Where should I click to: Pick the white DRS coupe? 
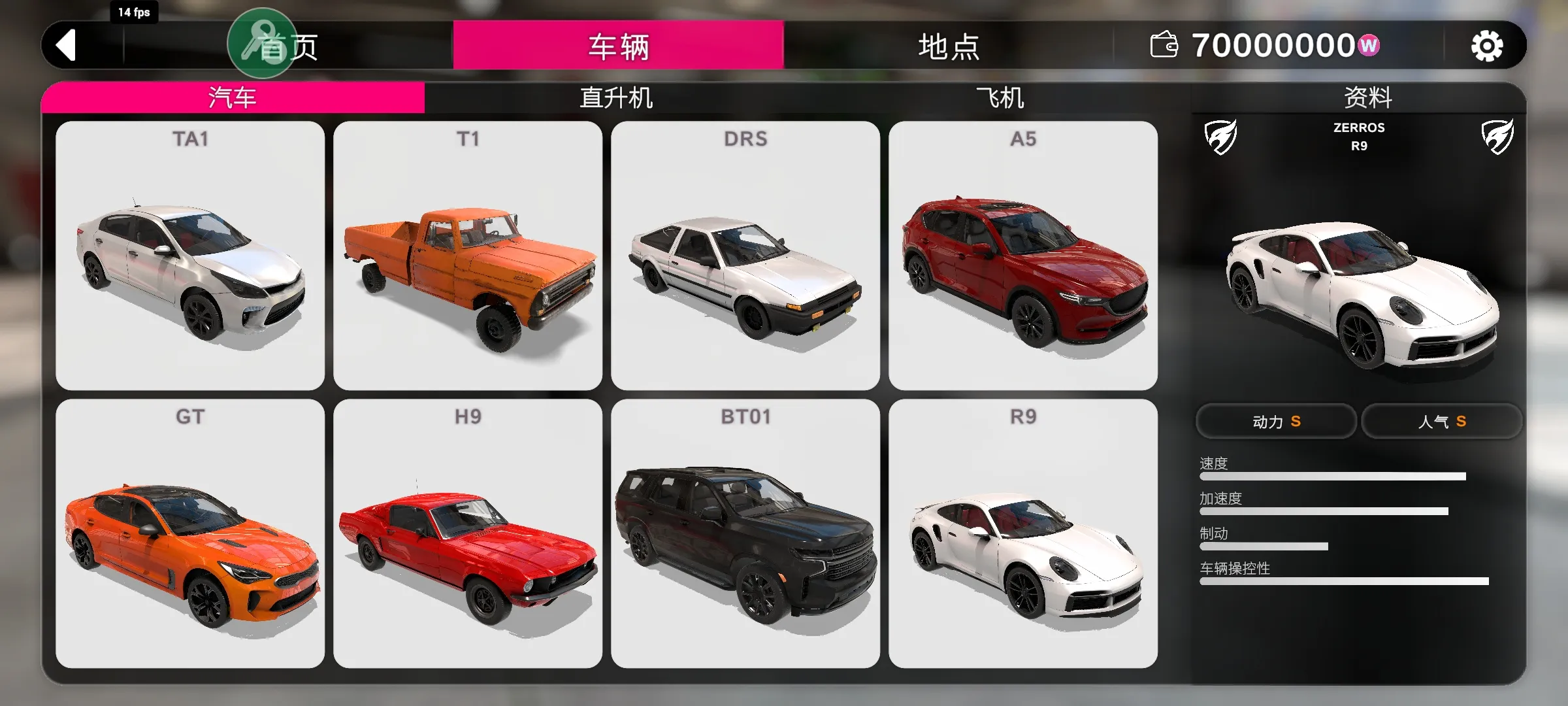click(x=745, y=256)
